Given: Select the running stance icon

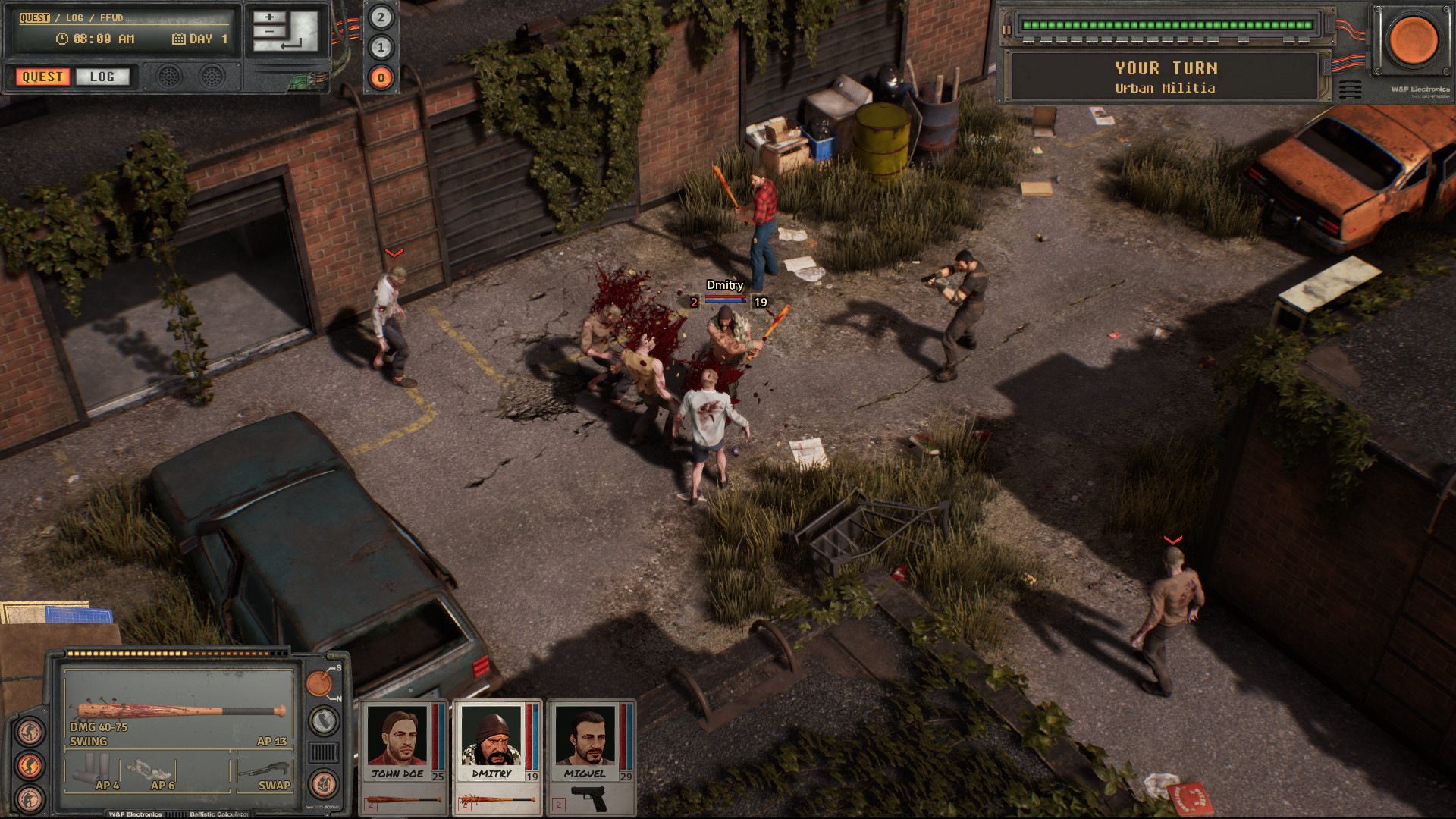Looking at the screenshot, I should pyautogui.click(x=30, y=731).
